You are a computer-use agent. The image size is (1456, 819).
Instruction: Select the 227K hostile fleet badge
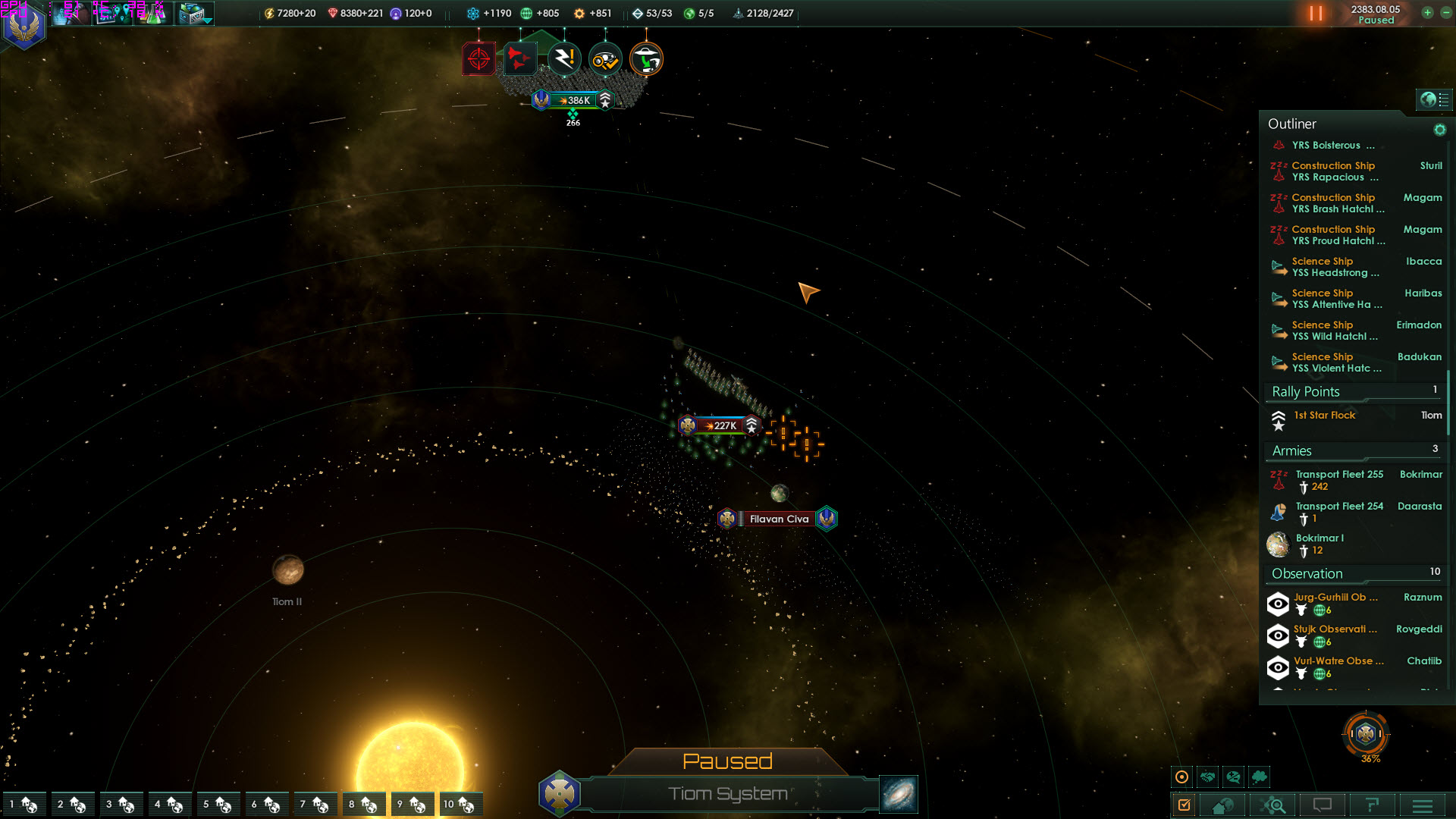(720, 425)
